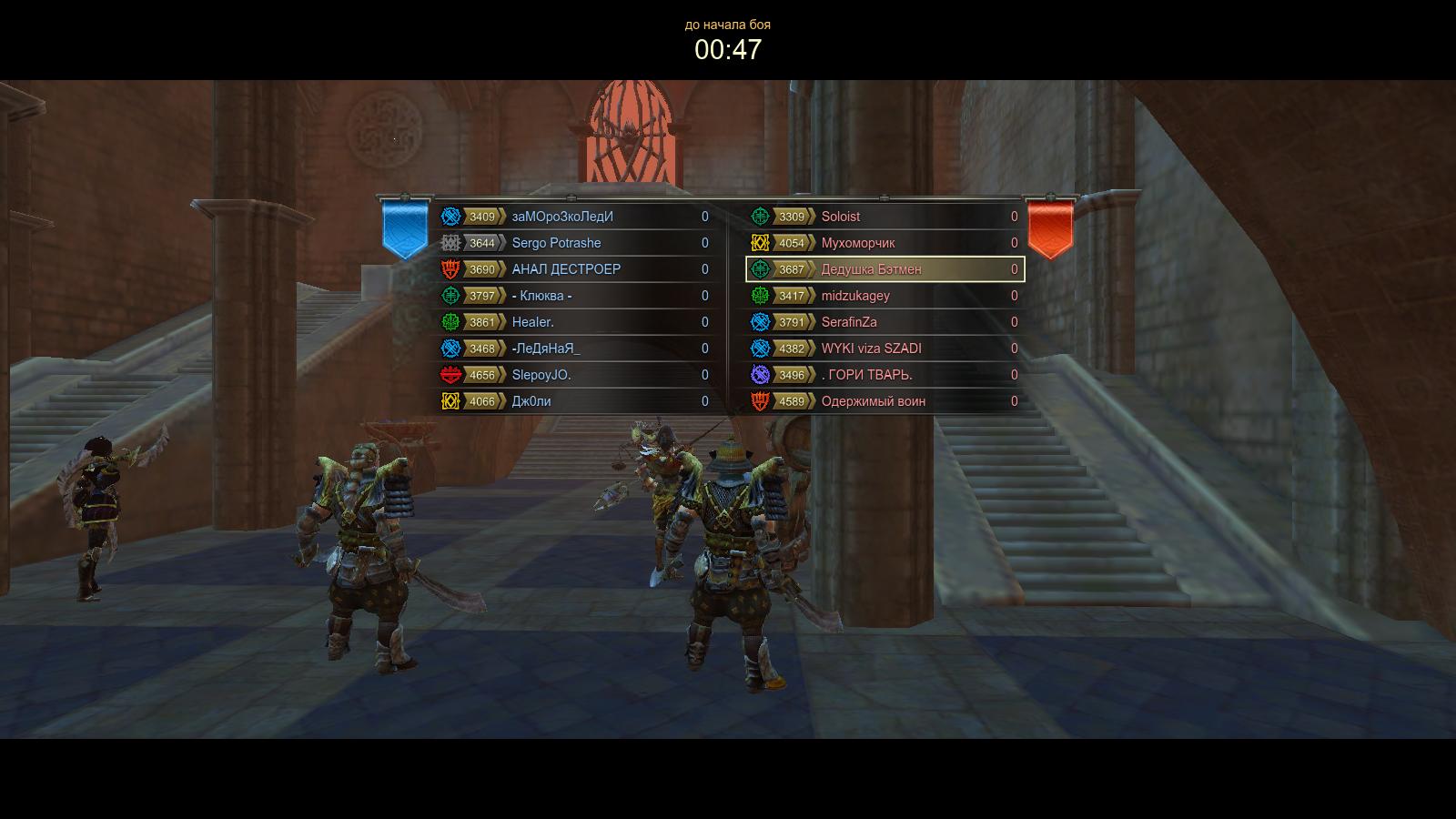Choose Одержимый воин on the red team

(883, 401)
